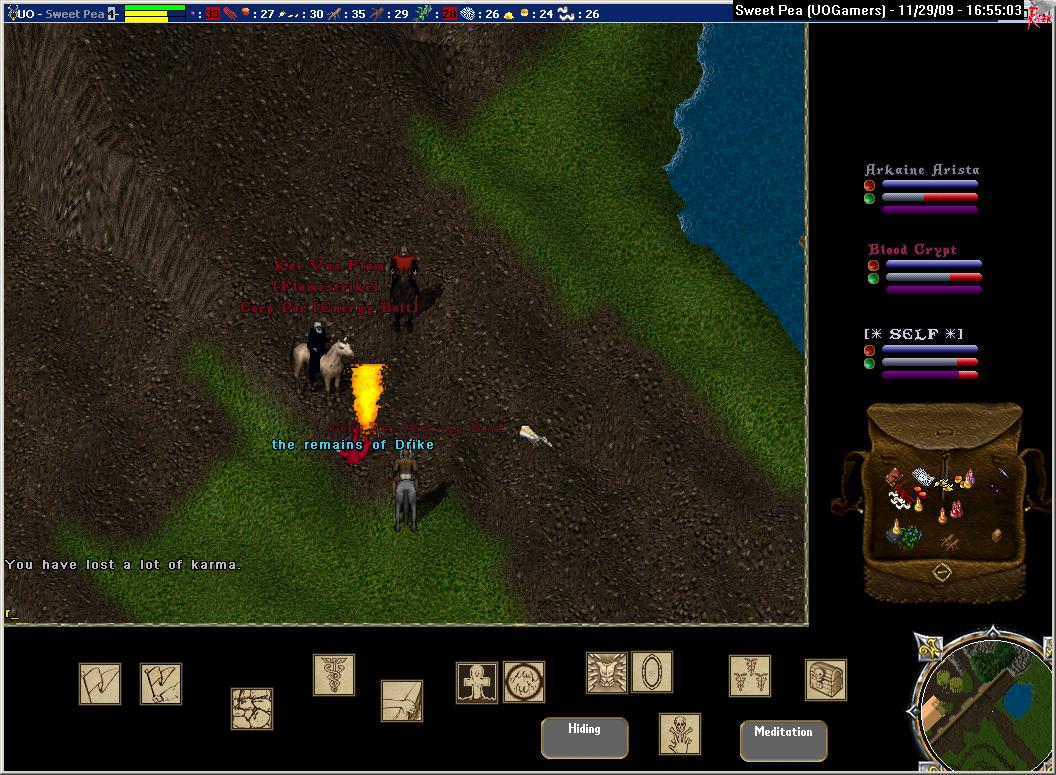Toggle the Hiding skill button
Image resolution: width=1056 pixels, height=775 pixels.
584,737
